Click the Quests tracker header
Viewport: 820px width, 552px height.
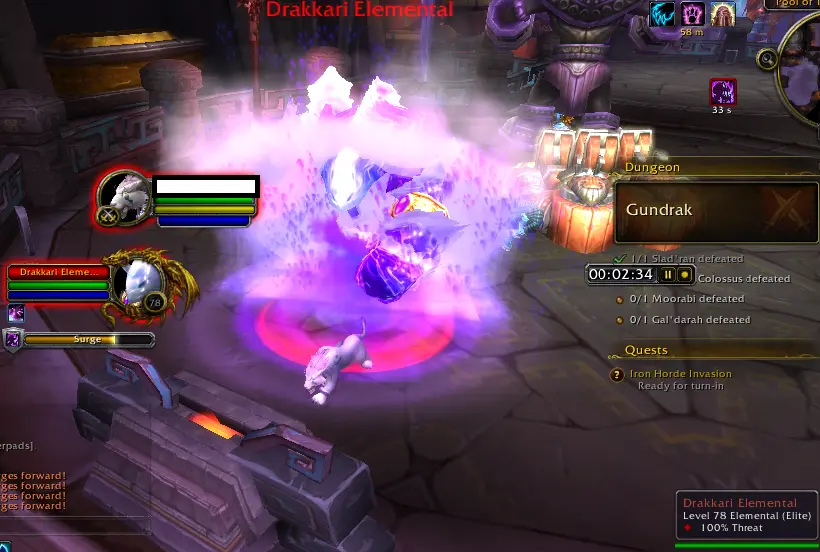[647, 350]
